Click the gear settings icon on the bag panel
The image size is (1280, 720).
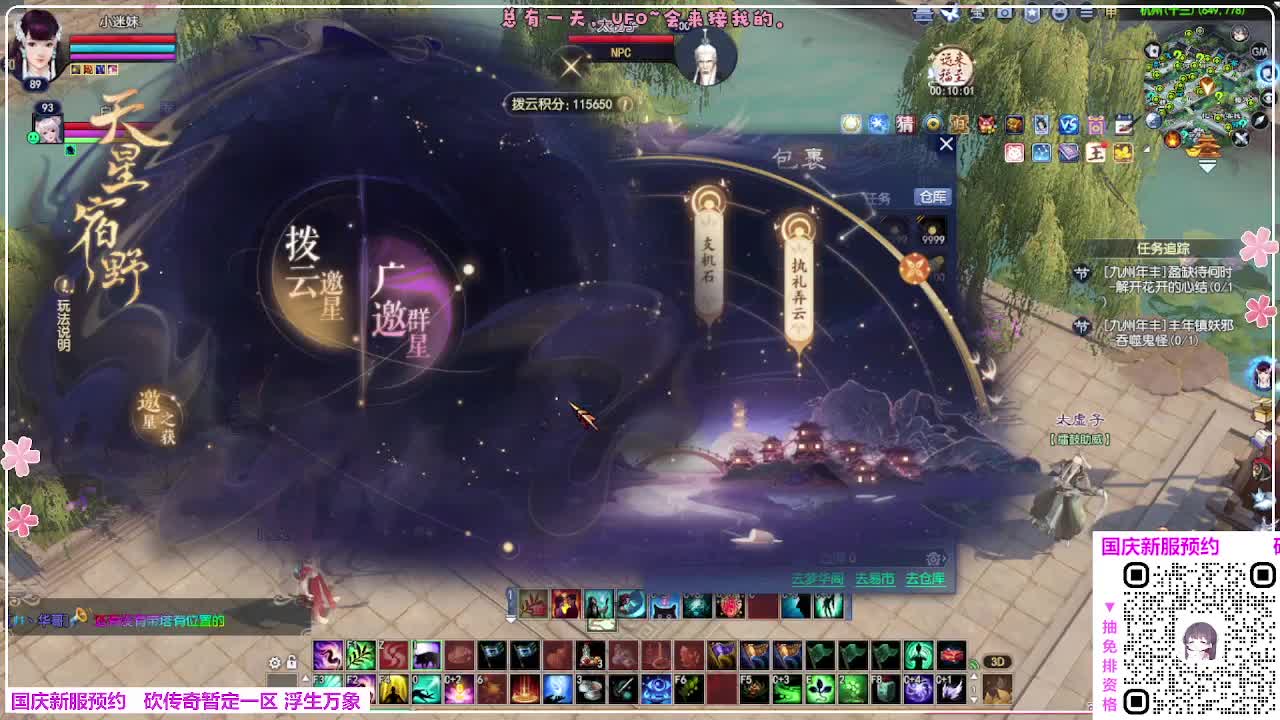click(933, 557)
